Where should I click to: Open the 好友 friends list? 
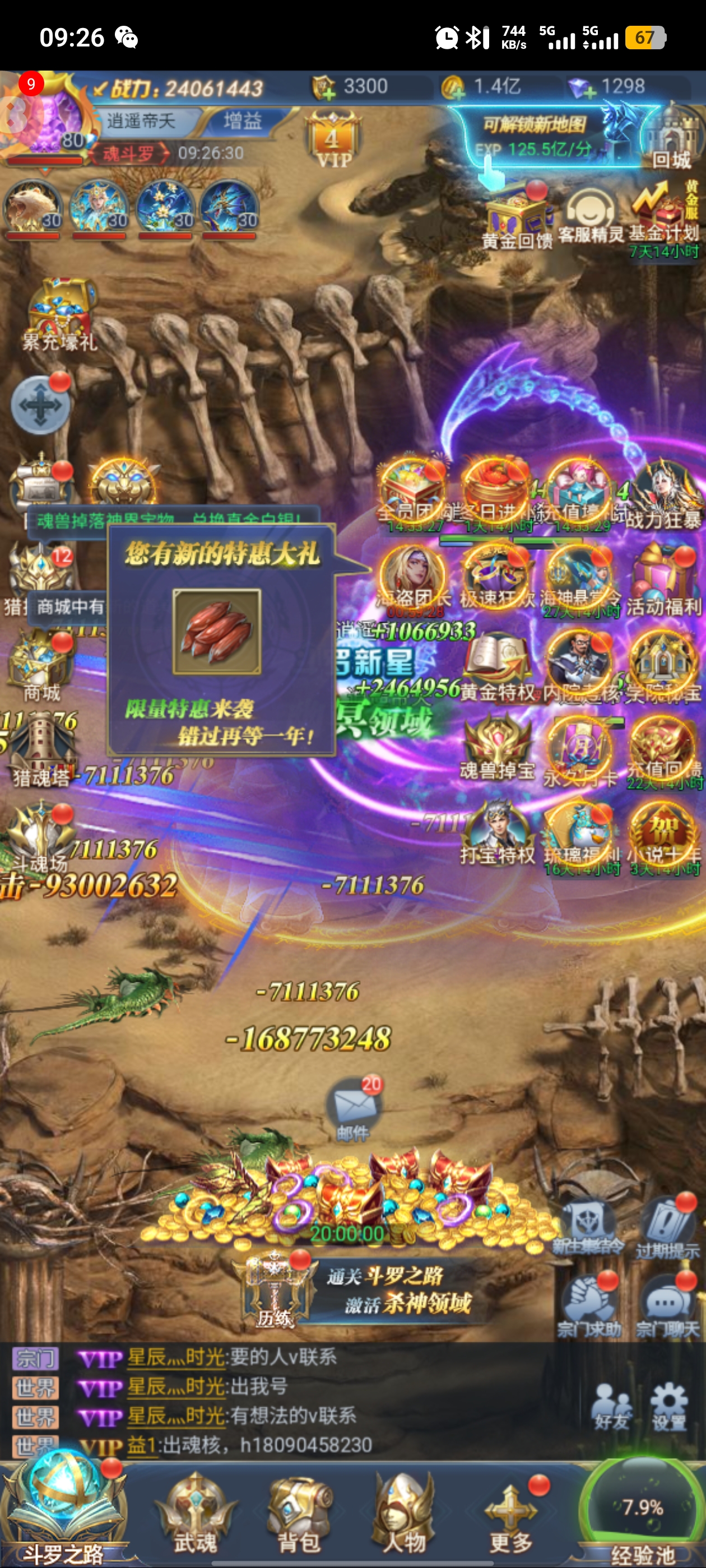coord(612,1406)
